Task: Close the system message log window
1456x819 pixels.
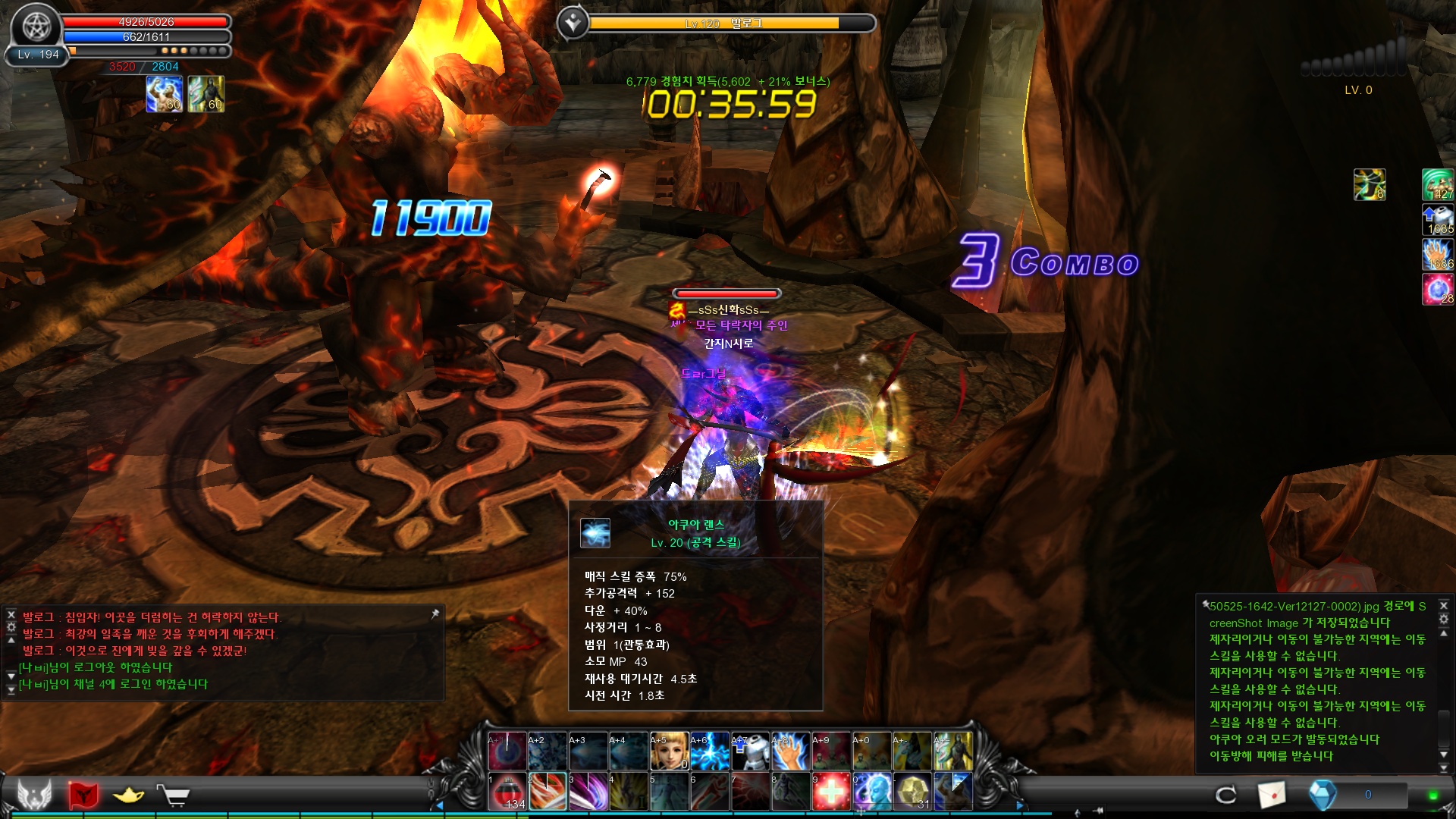Action: point(1444,605)
